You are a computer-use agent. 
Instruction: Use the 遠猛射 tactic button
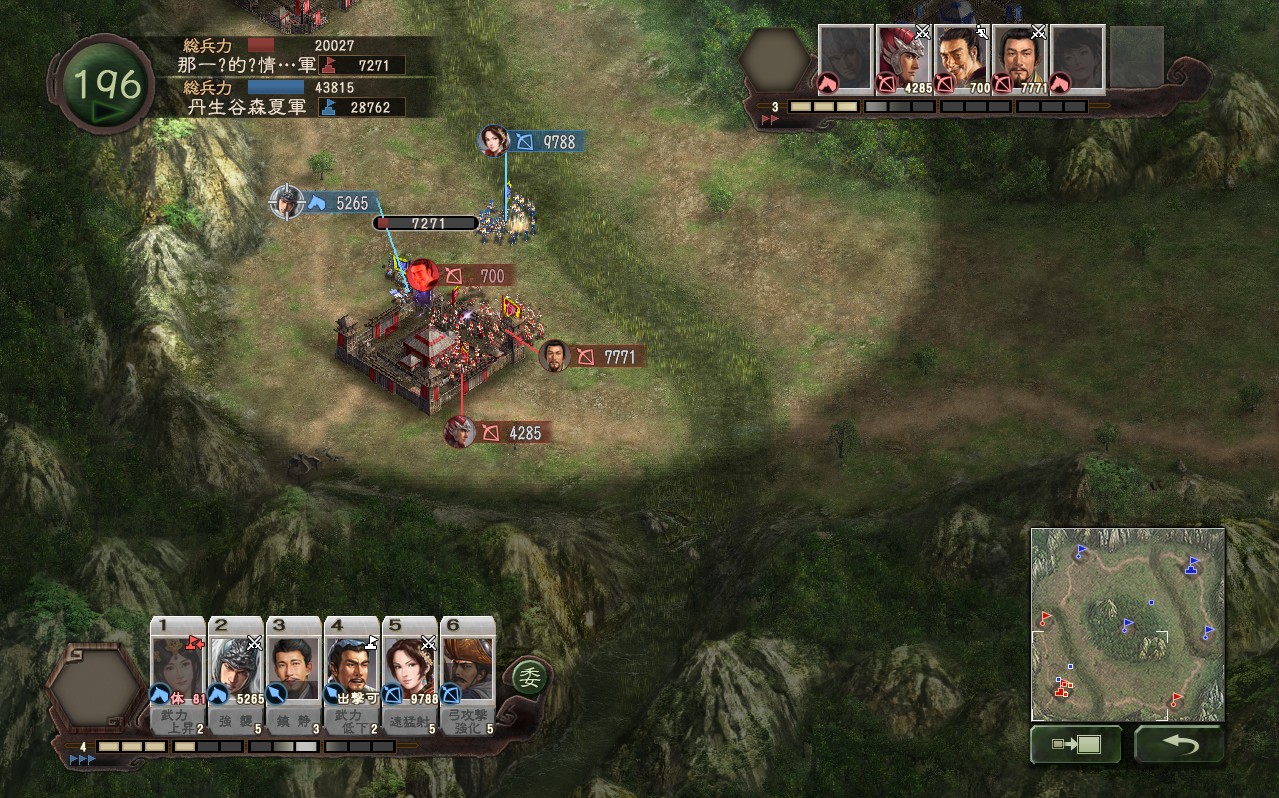410,722
